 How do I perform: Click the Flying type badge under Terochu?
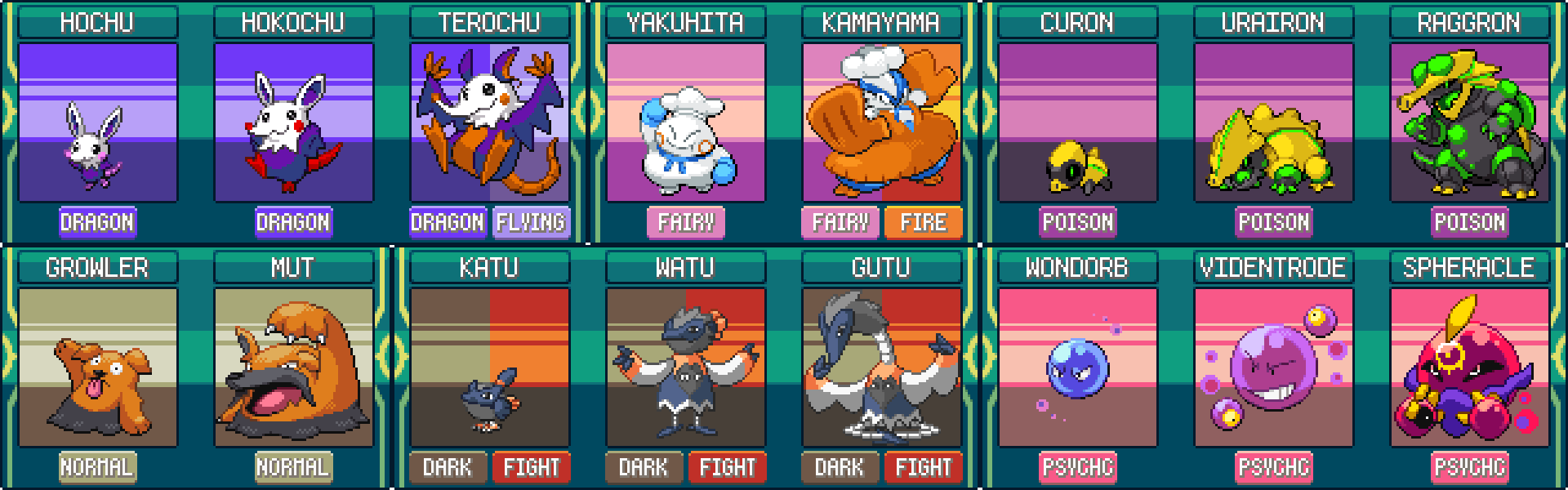click(531, 222)
